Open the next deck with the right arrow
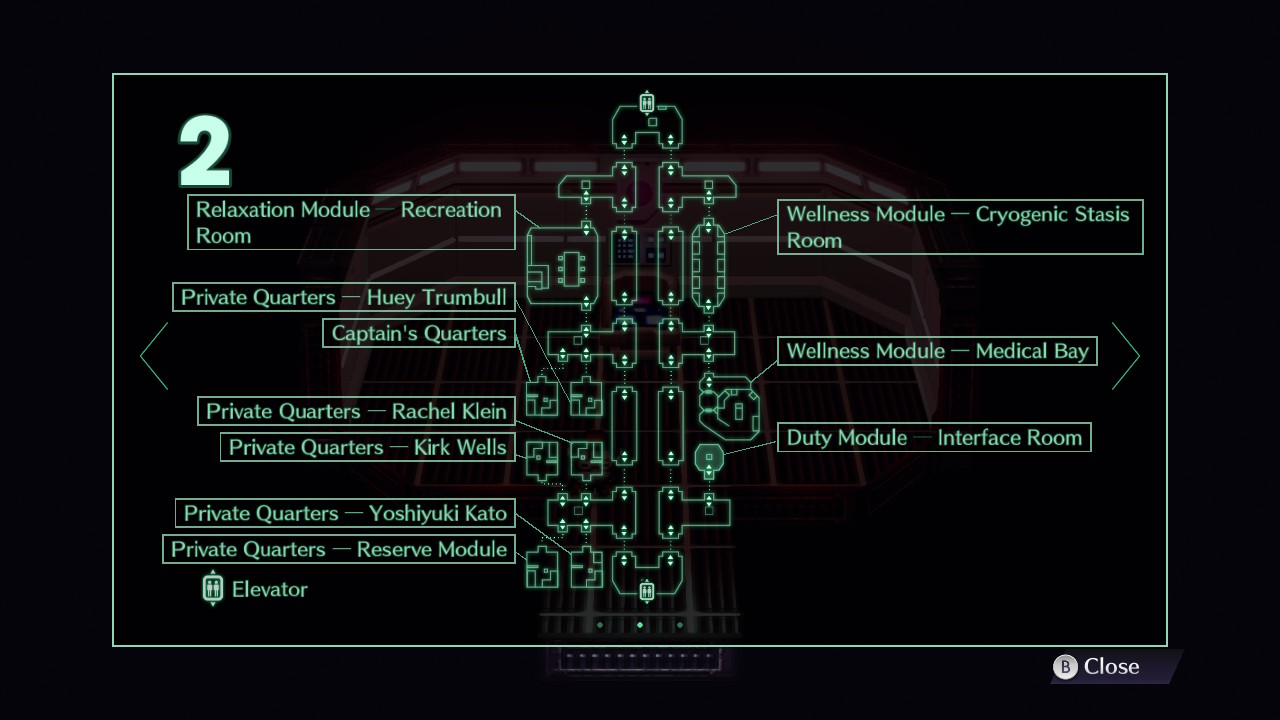 [1127, 355]
